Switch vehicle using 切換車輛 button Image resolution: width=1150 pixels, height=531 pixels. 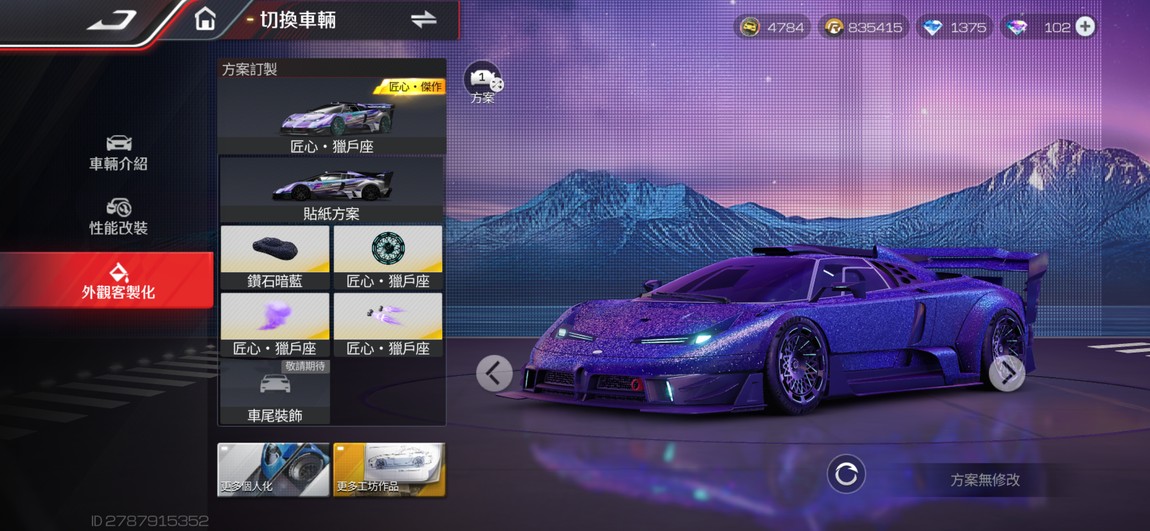coord(423,20)
